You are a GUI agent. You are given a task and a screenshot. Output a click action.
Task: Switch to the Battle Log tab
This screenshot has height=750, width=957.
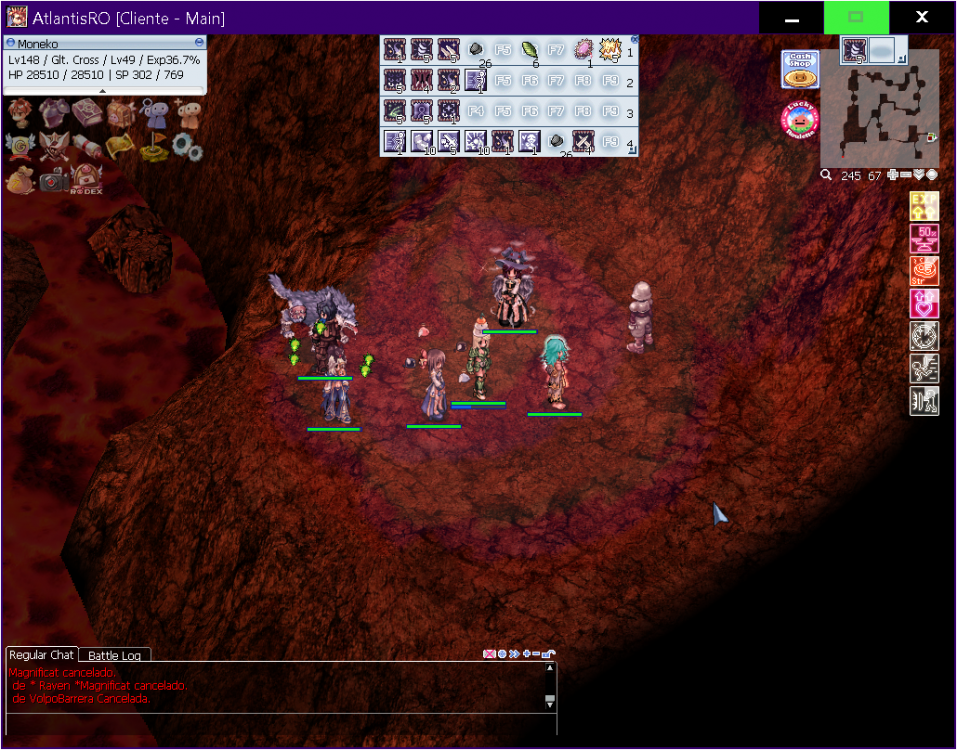[x=115, y=656]
